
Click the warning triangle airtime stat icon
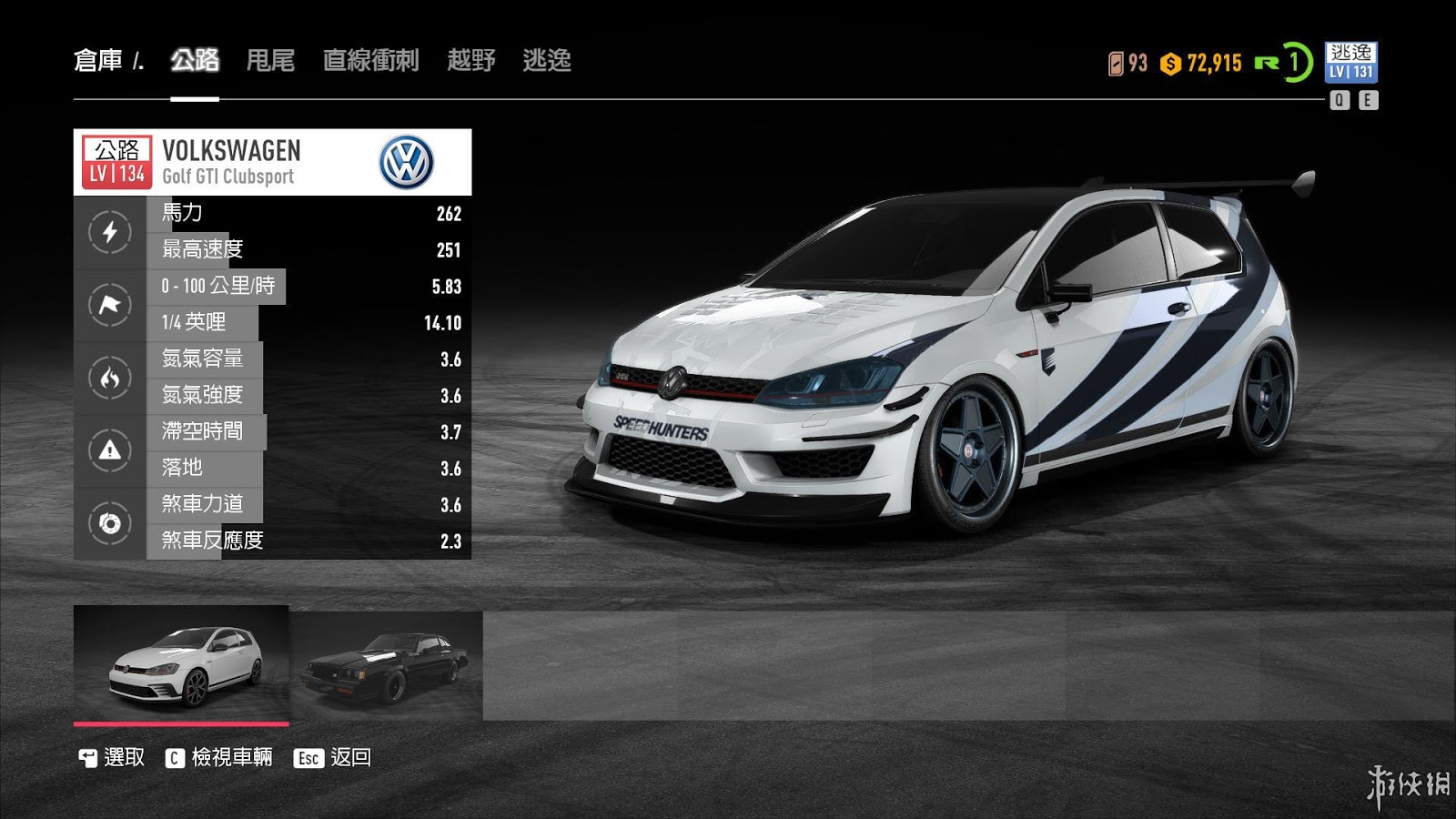(109, 450)
